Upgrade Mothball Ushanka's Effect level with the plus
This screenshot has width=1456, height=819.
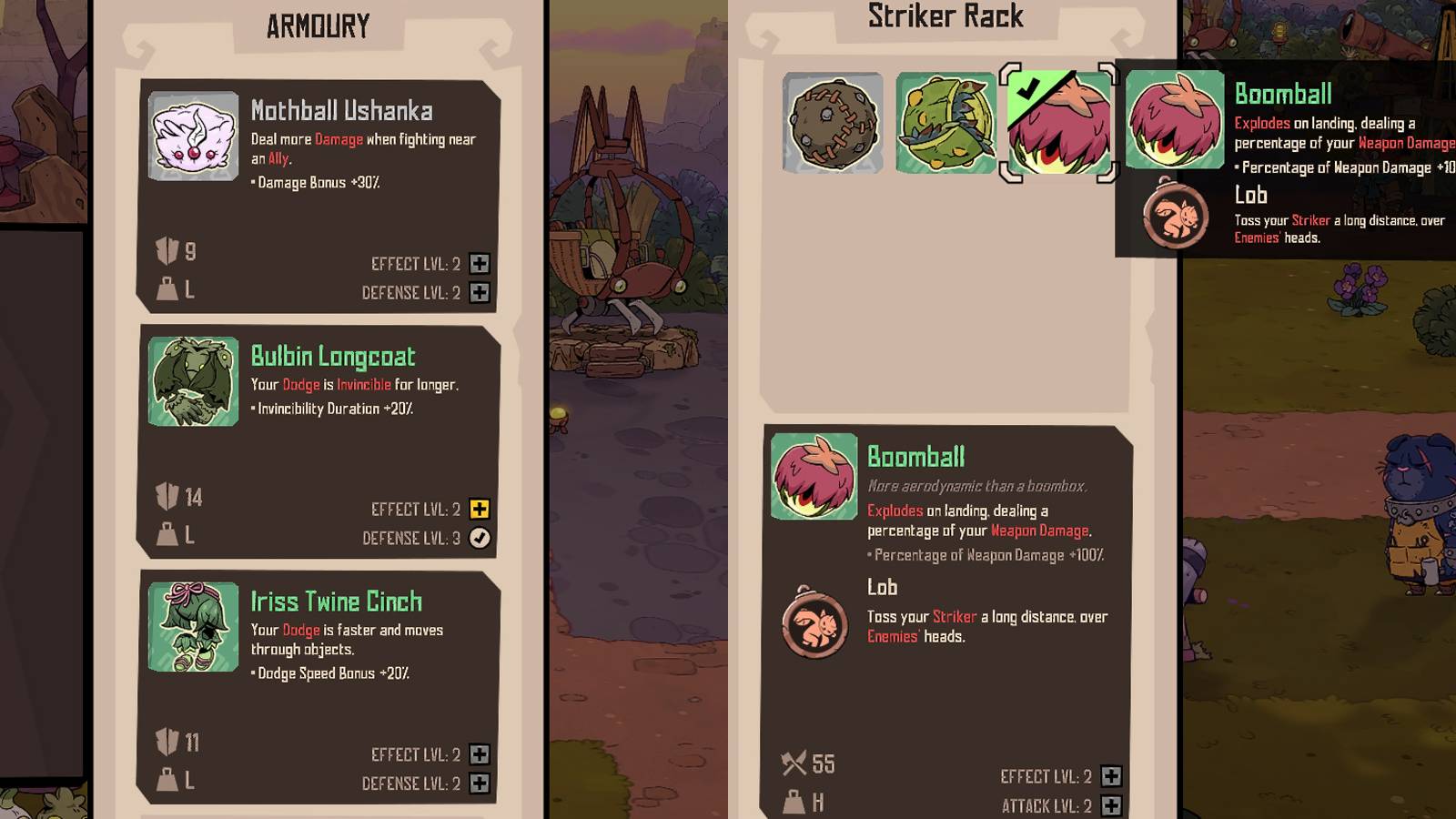(x=480, y=263)
